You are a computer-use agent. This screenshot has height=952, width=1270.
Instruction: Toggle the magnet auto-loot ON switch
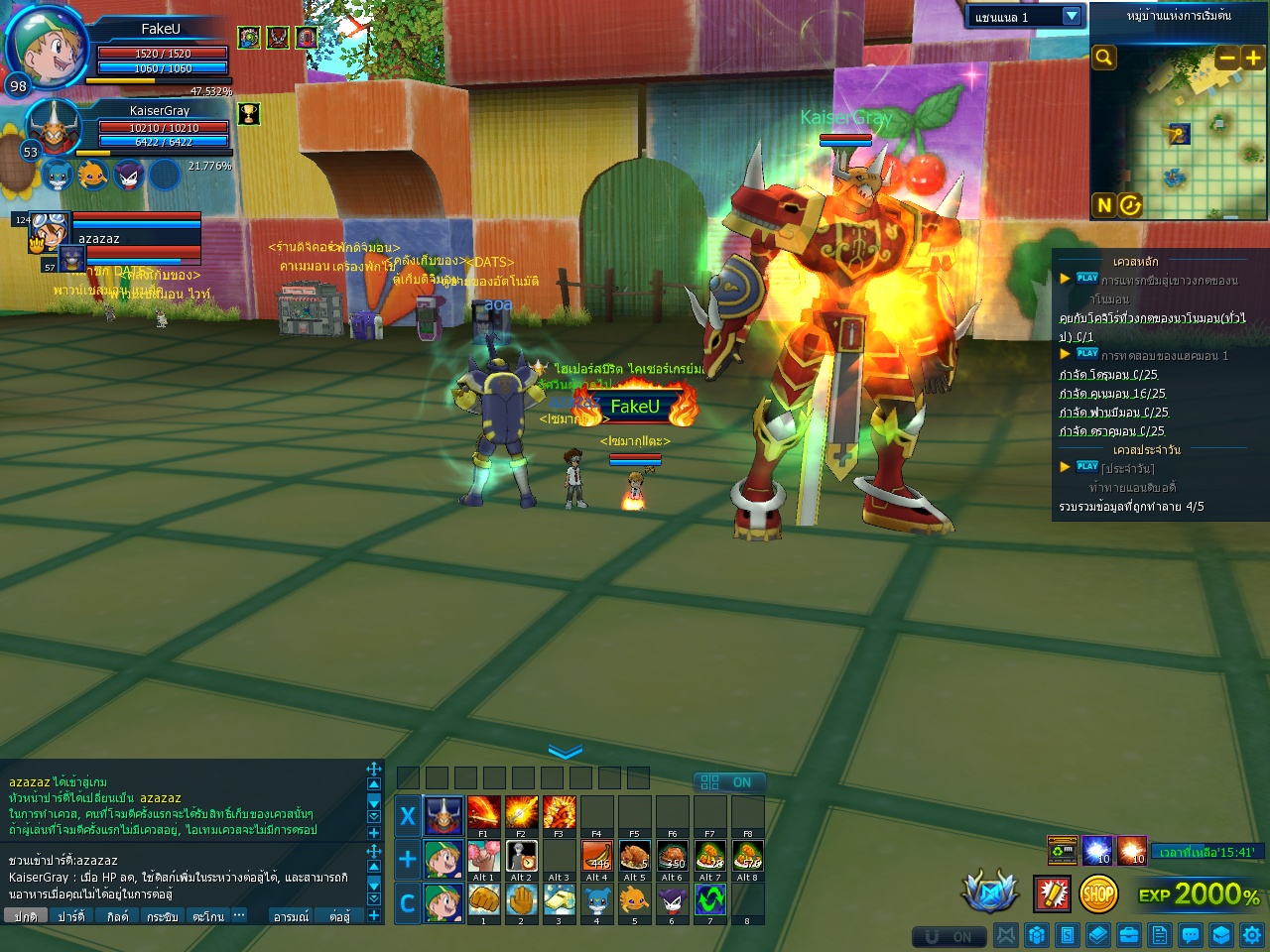tap(950, 937)
